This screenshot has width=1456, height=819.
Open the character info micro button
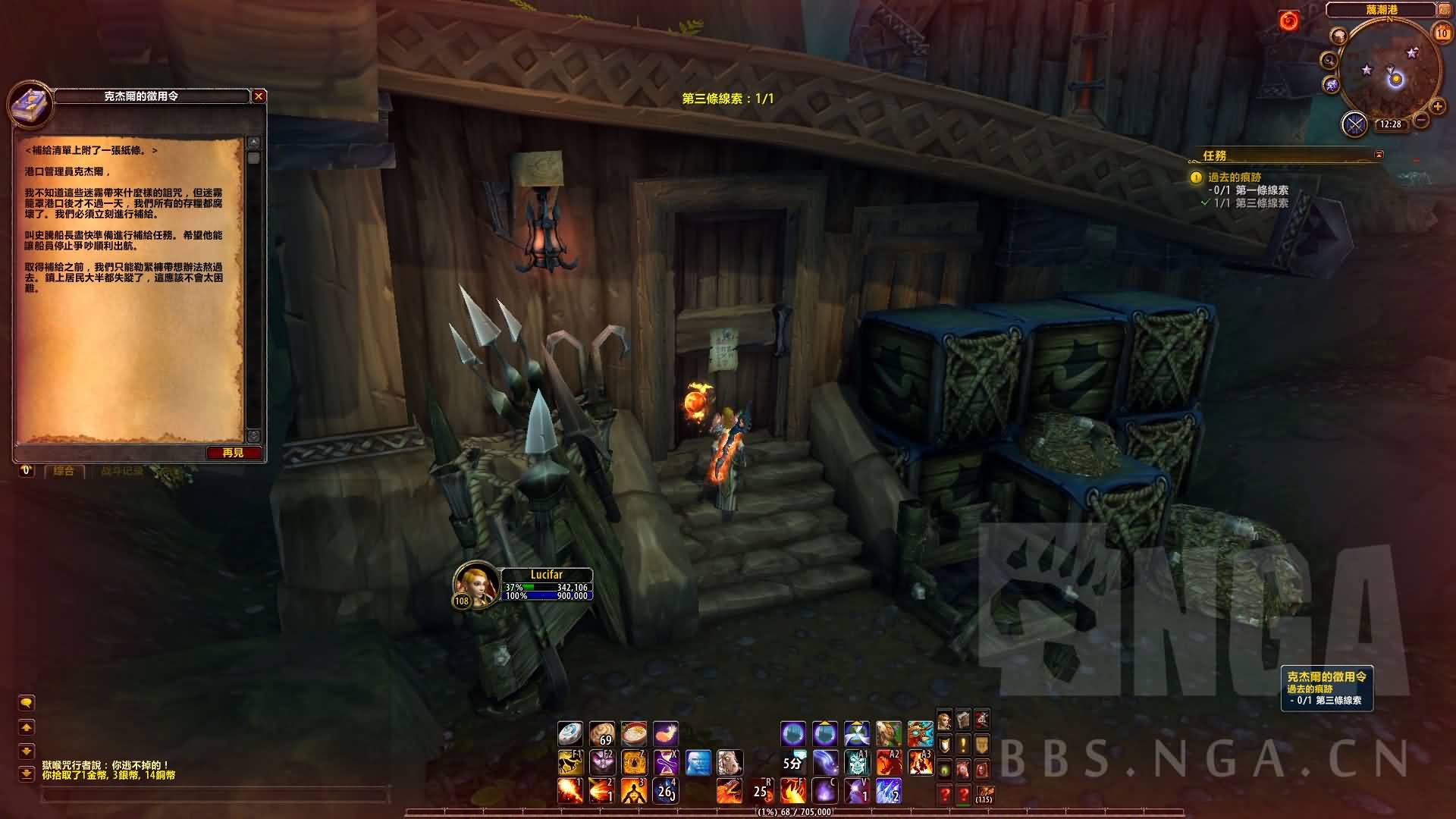click(x=945, y=720)
